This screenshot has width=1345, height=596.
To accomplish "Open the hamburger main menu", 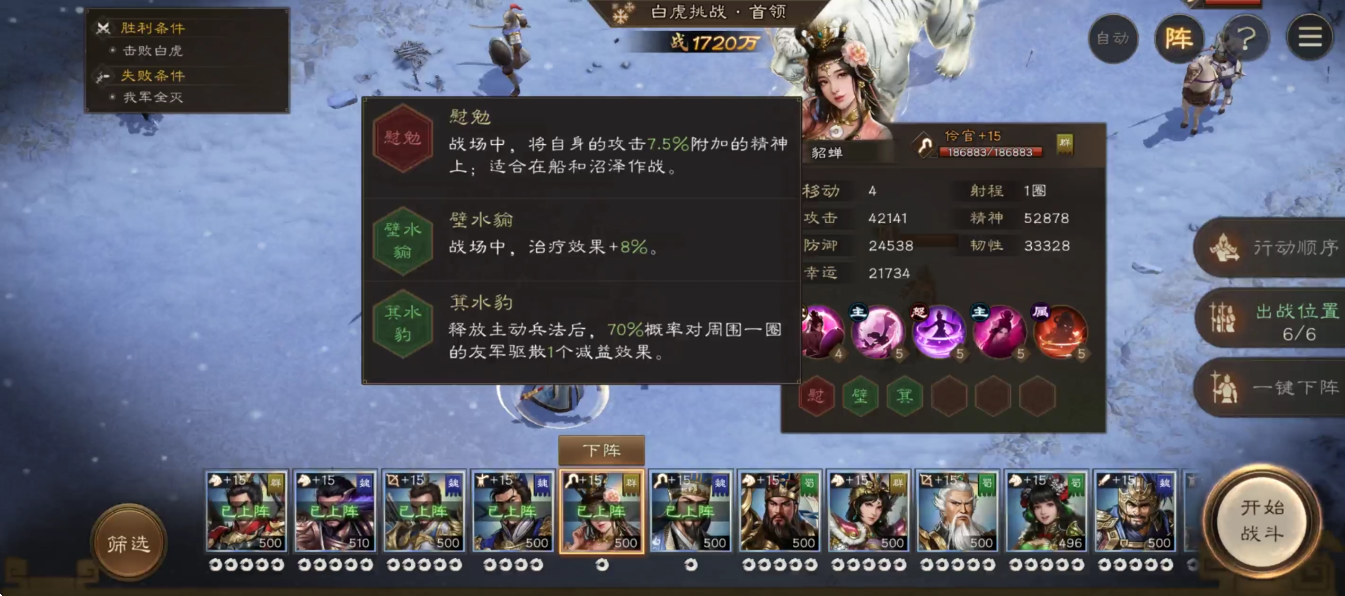I will 1310,39.
